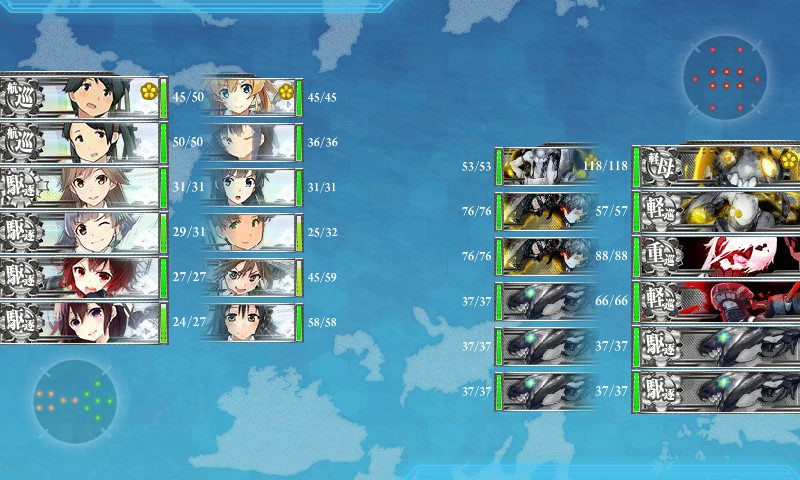Select the allied ship banner showing 45/50 HP

82,98
